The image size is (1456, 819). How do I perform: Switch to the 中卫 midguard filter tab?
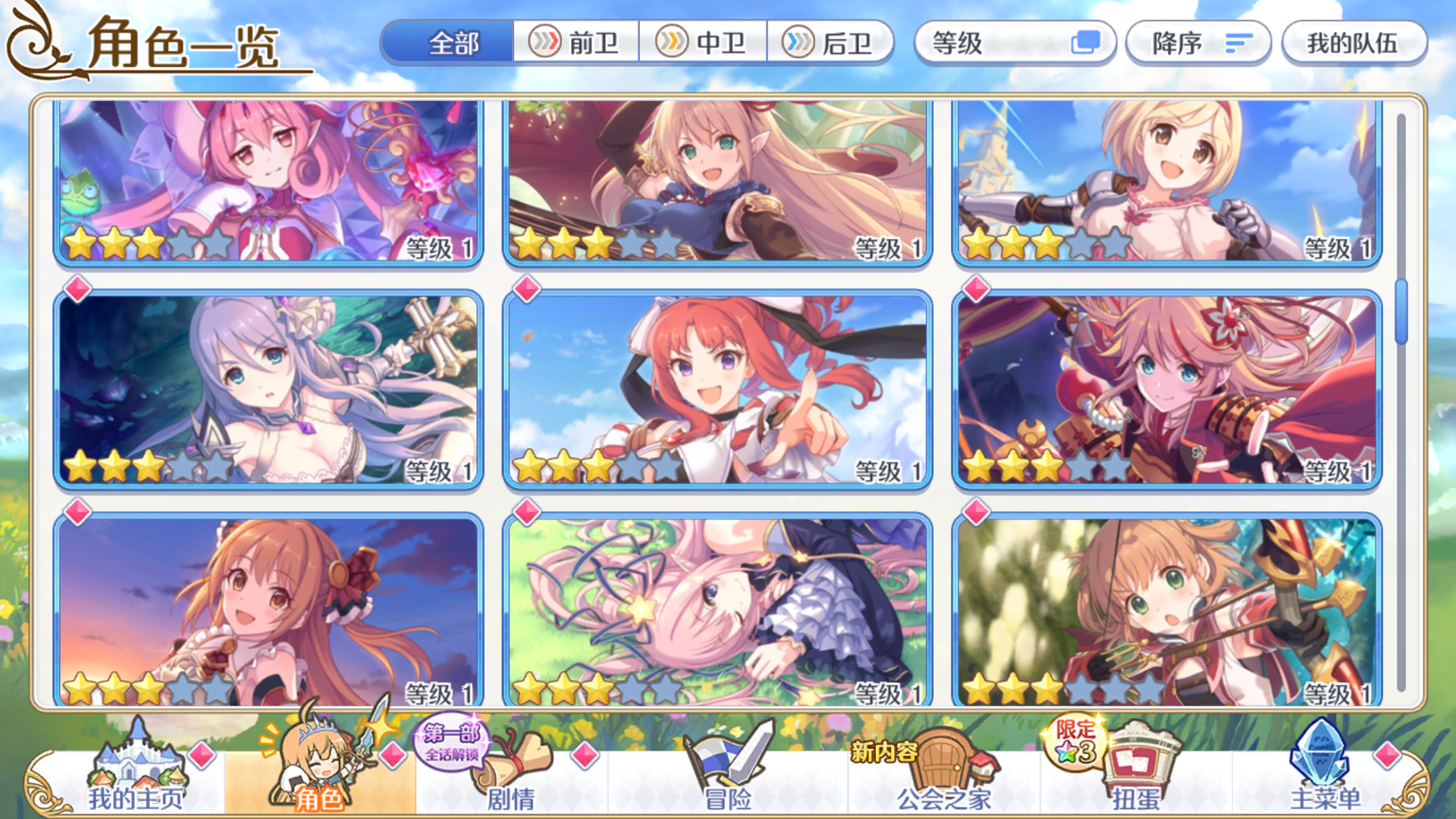pyautogui.click(x=705, y=43)
